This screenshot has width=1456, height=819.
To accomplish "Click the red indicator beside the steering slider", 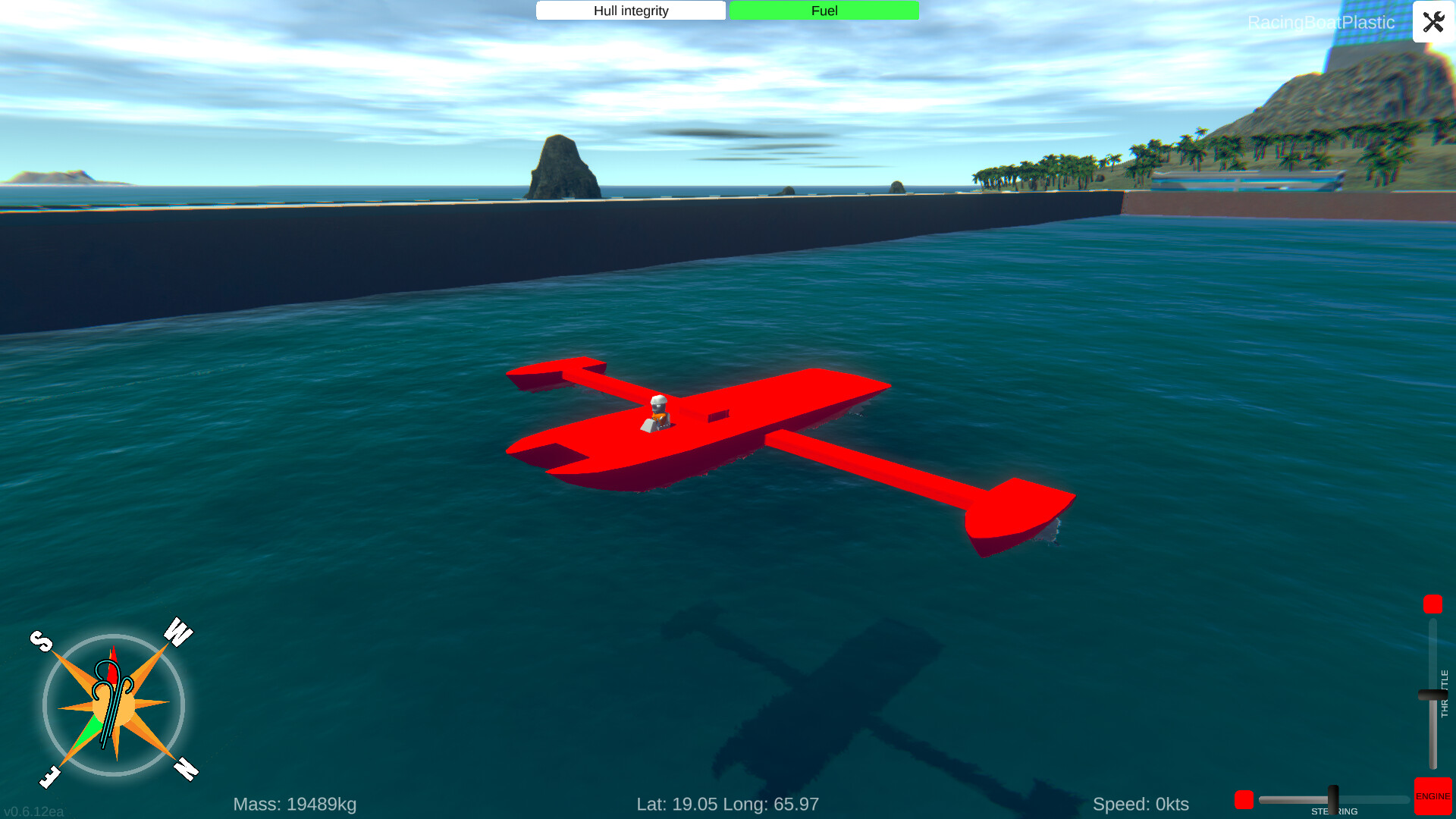I will (x=1244, y=799).
